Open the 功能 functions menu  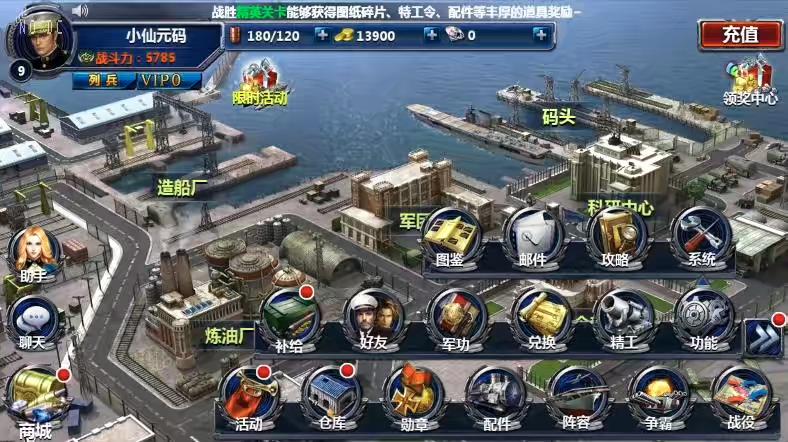tap(704, 318)
